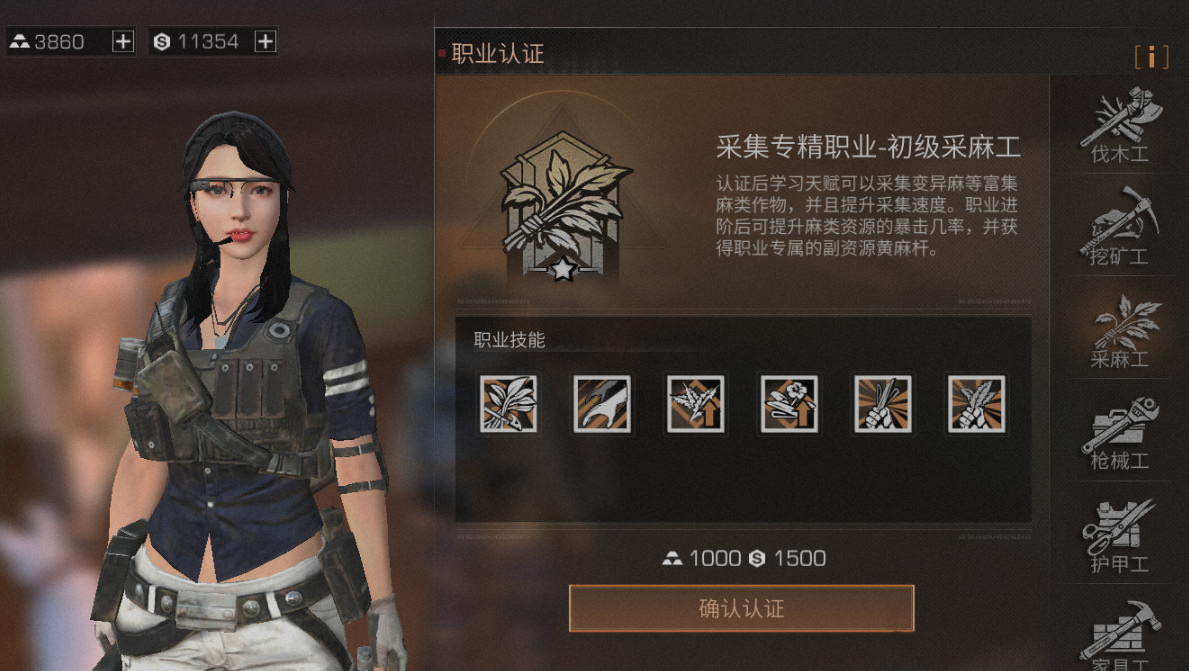Show the flower and trowel upgrade skill

tap(789, 404)
